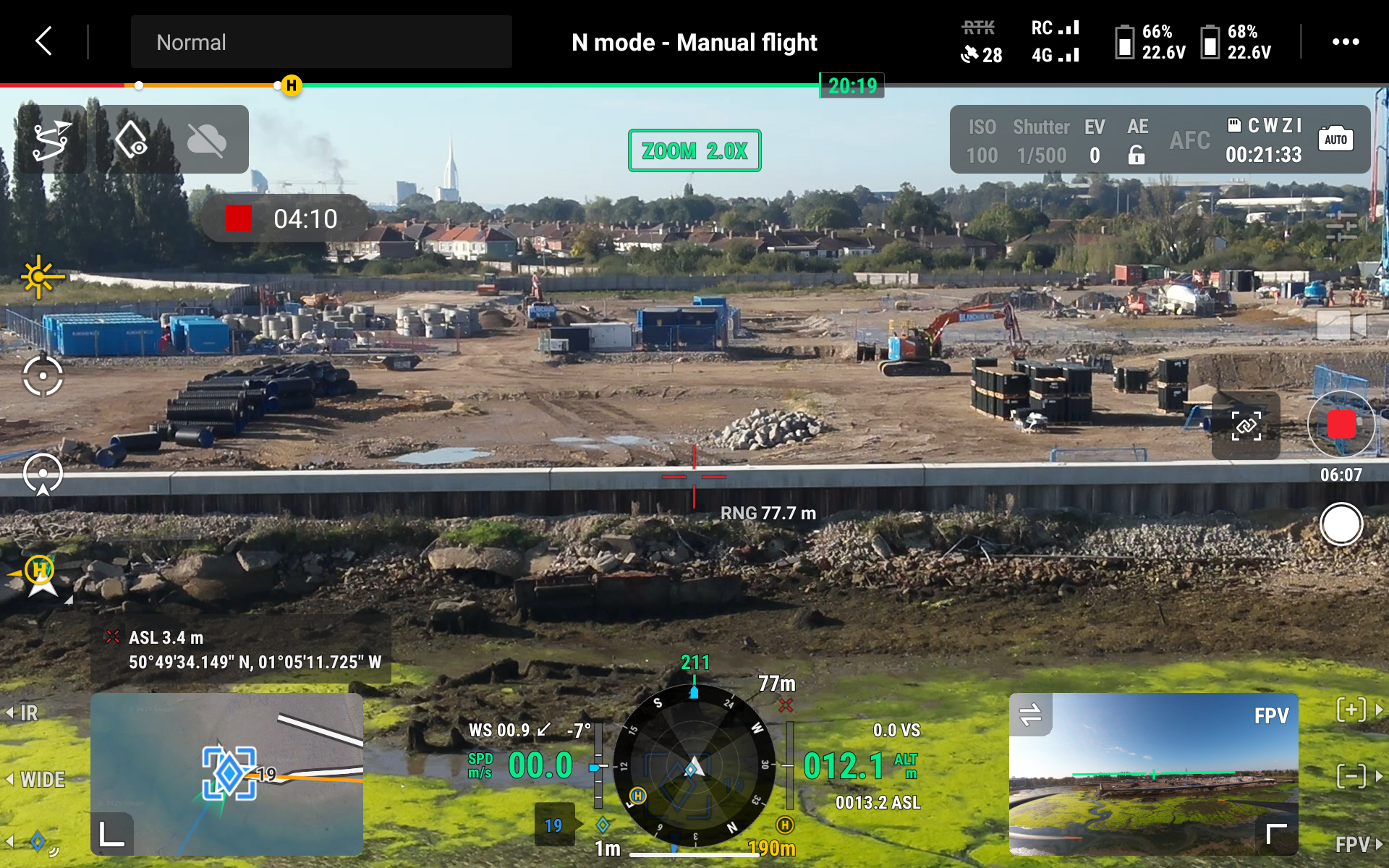This screenshot has height=868, width=1389.
Task: Open the three-dot more settings menu
Action: (1345, 42)
